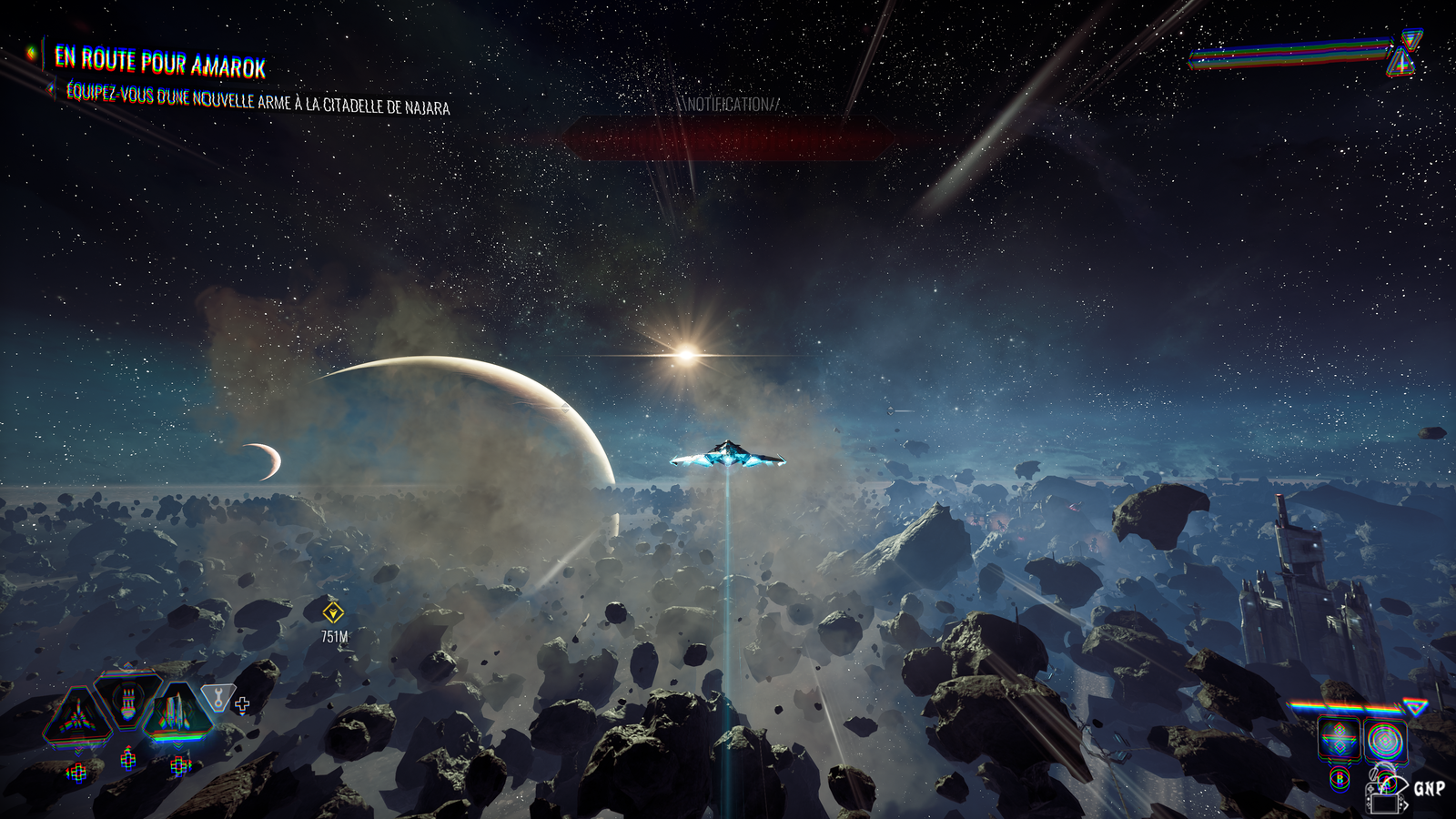
Task: Activate the ability with two stacked diamonds
Action: [x=1339, y=739]
